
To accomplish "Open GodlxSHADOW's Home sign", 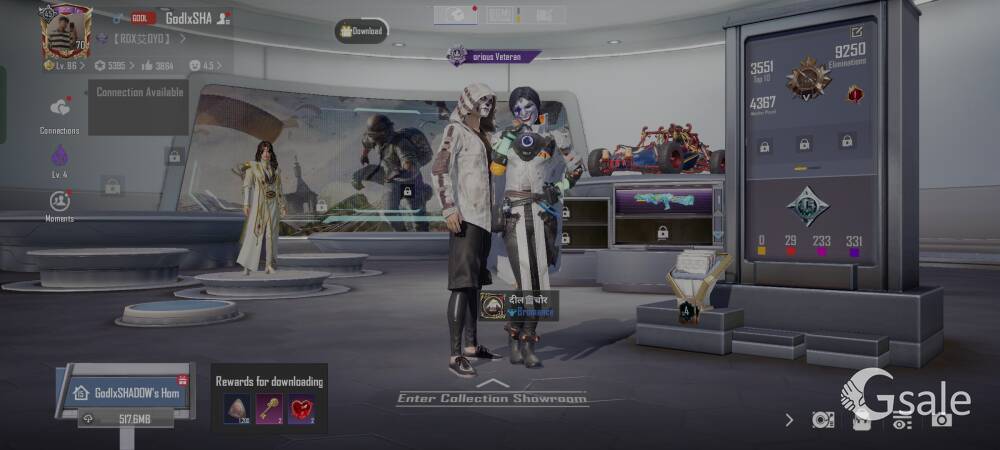I will click(x=125, y=392).
